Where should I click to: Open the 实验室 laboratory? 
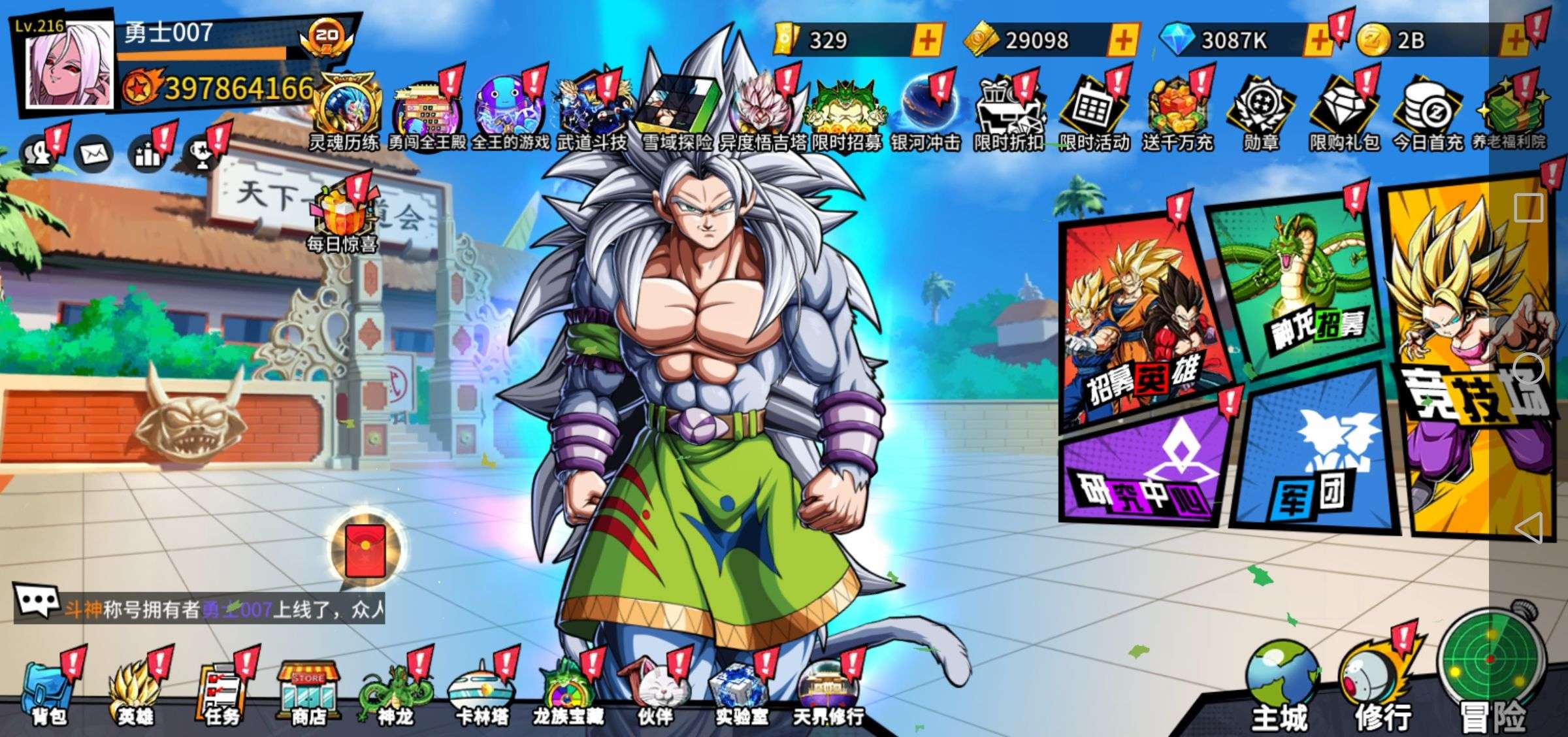[x=740, y=693]
